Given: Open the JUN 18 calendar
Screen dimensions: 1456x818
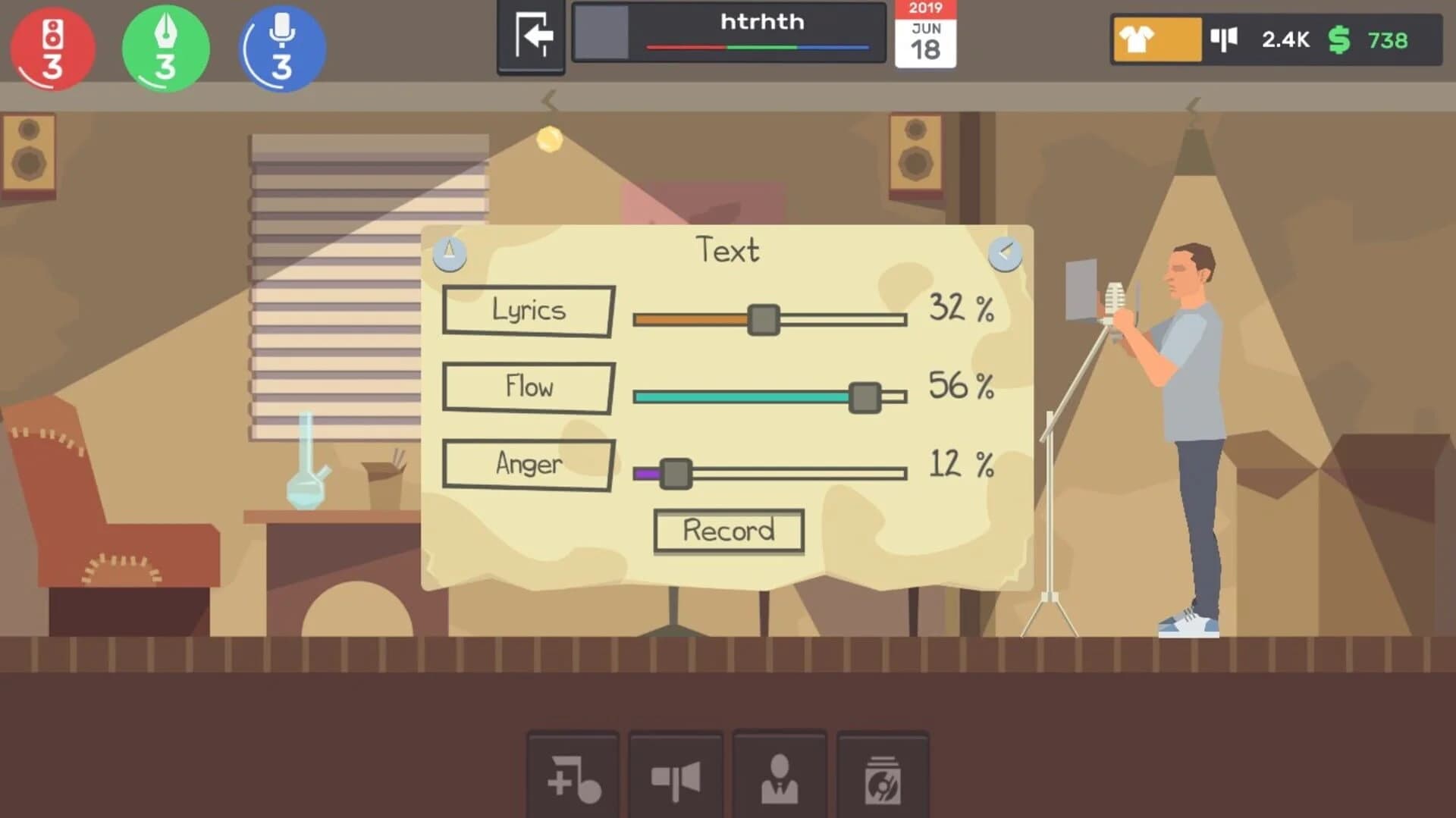Looking at the screenshot, I should coord(926,36).
